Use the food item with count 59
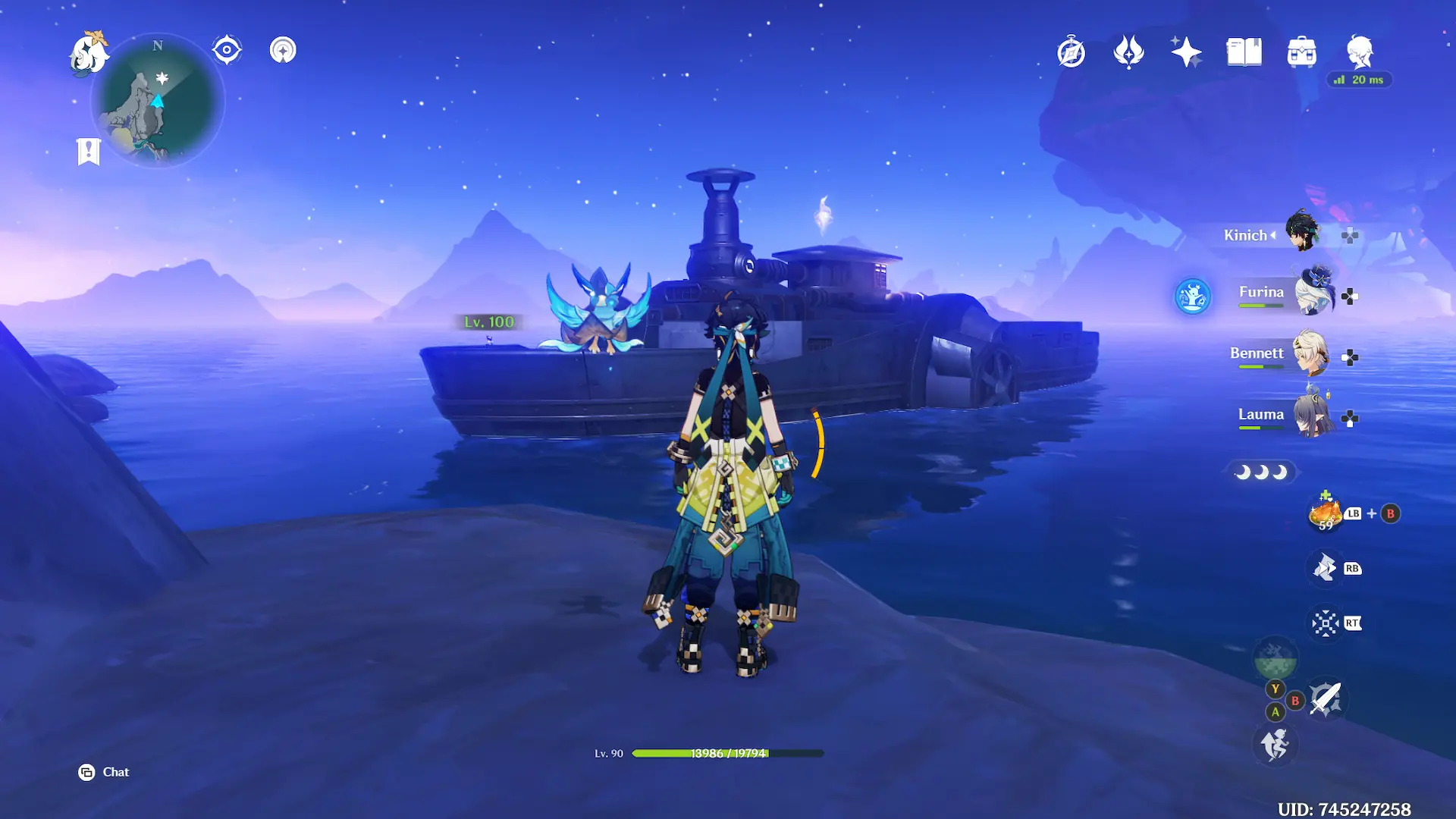The image size is (1456, 819). tap(1325, 513)
